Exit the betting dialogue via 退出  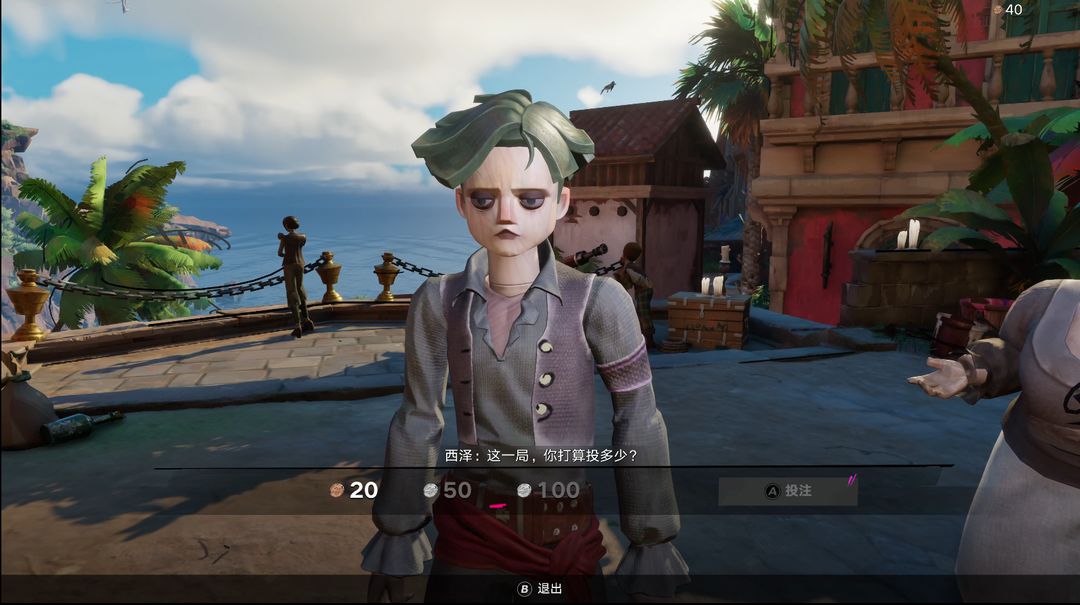(540, 589)
